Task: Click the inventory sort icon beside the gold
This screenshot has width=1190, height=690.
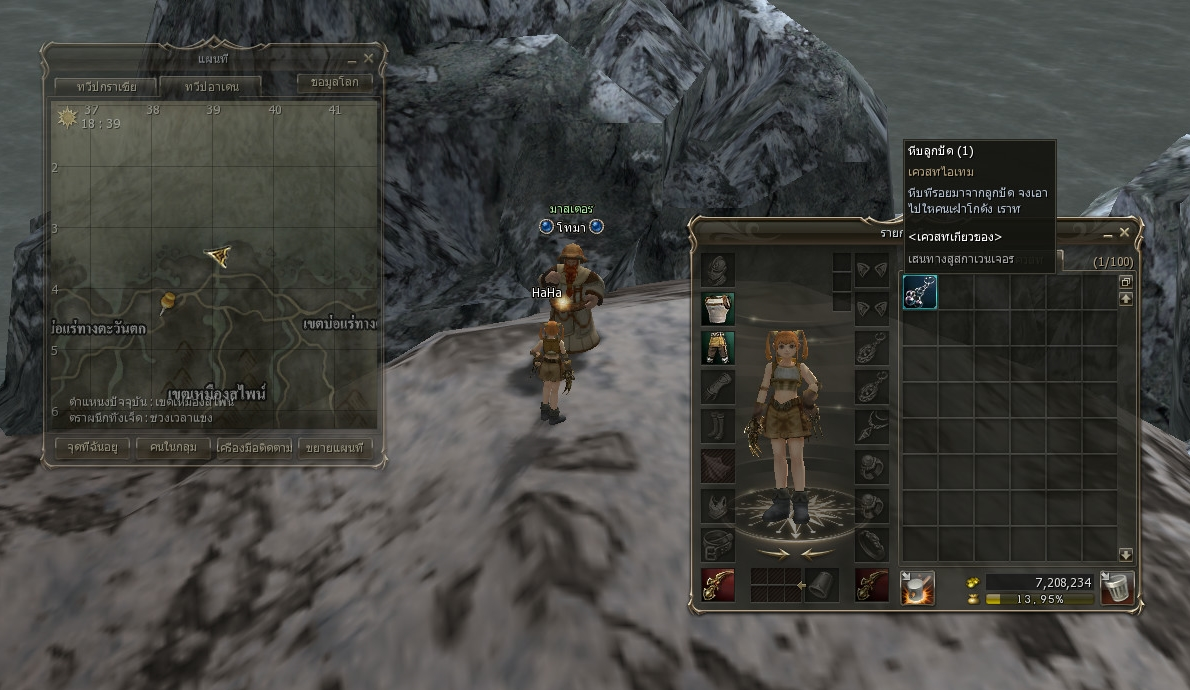Action: [x=917, y=588]
